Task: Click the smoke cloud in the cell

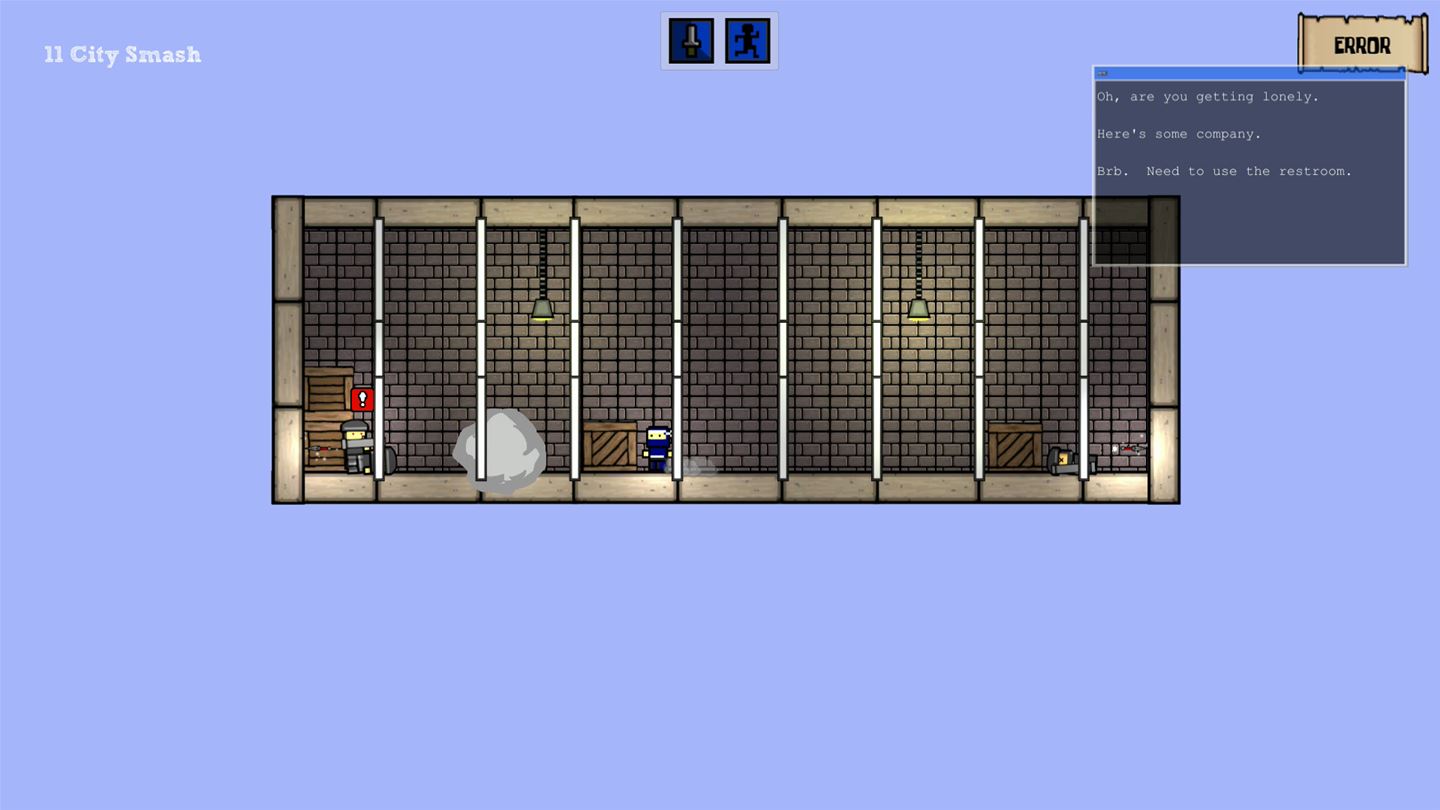Action: pyautogui.click(x=499, y=452)
